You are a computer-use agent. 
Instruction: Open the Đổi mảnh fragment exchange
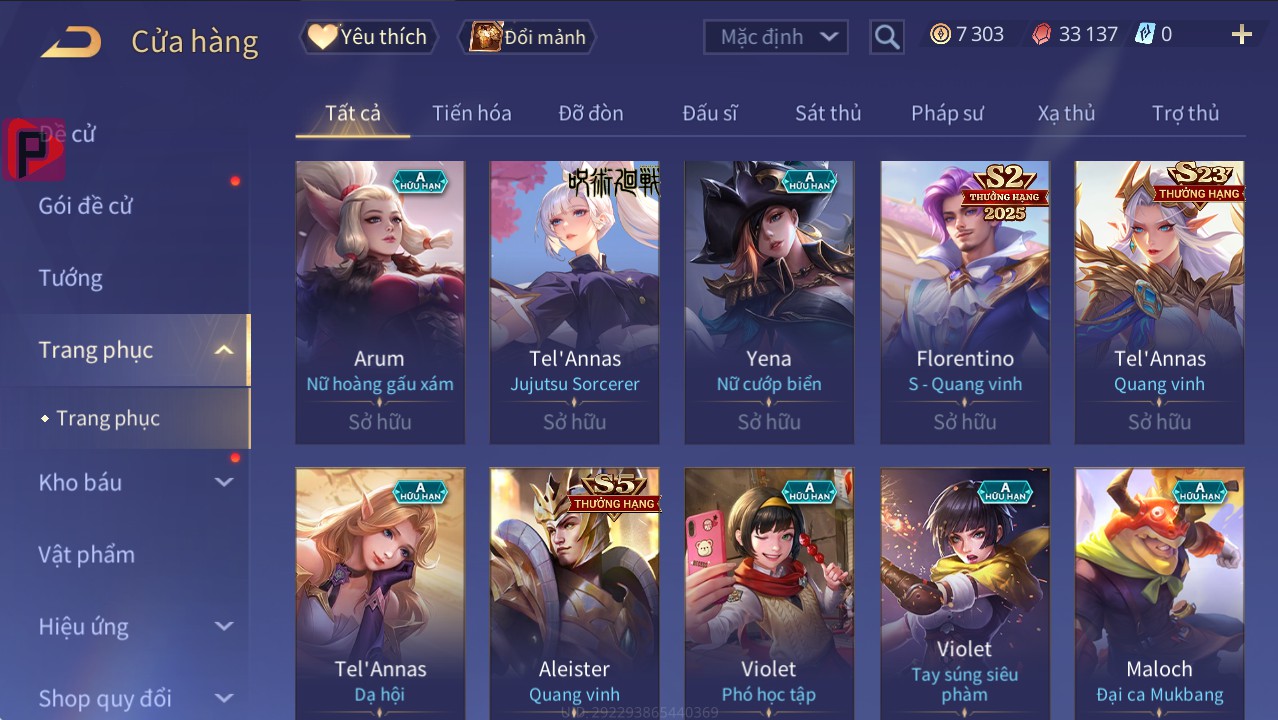[528, 37]
